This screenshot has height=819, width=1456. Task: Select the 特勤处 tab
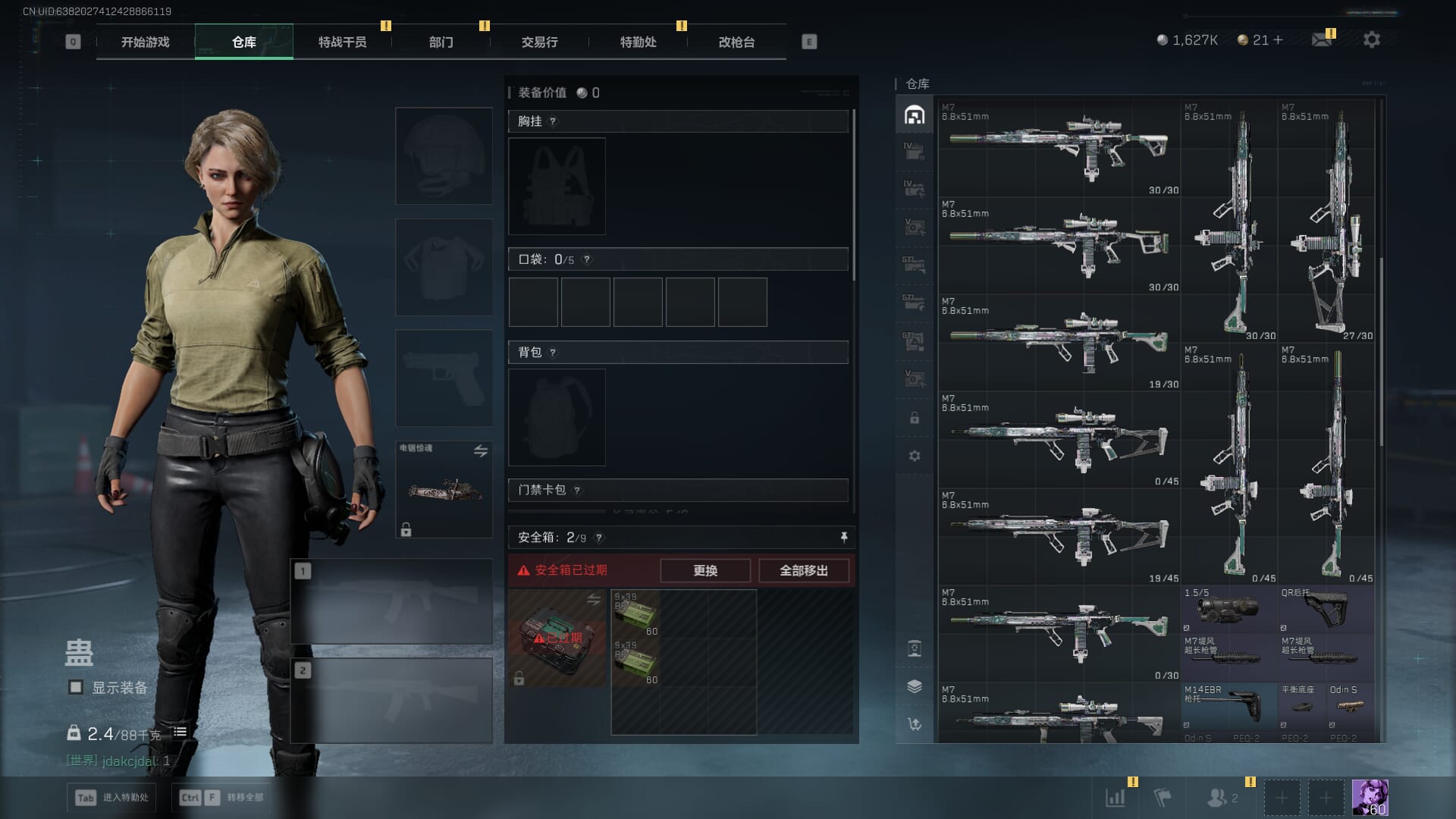(x=638, y=42)
